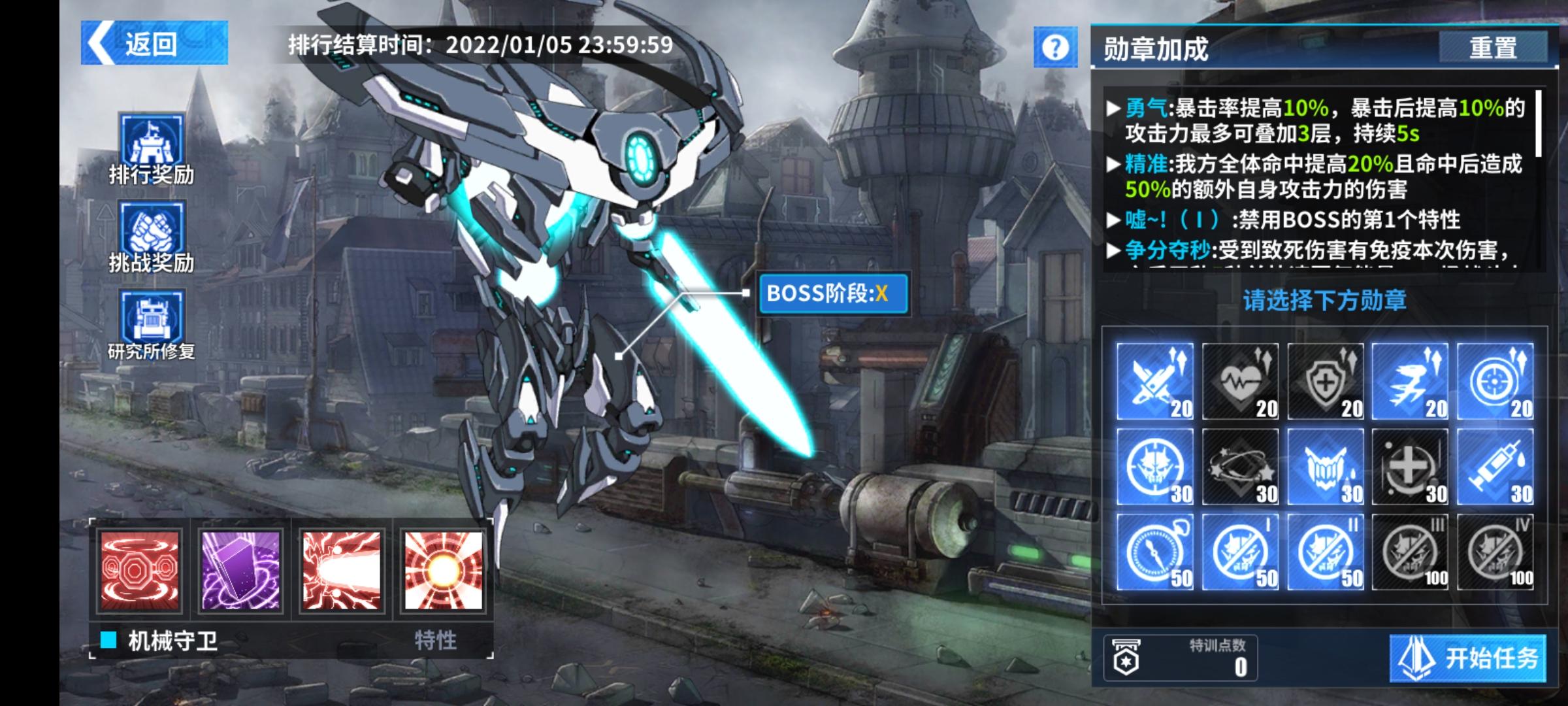Open the question mark help button
The width and height of the screenshot is (1568, 706).
(1055, 47)
